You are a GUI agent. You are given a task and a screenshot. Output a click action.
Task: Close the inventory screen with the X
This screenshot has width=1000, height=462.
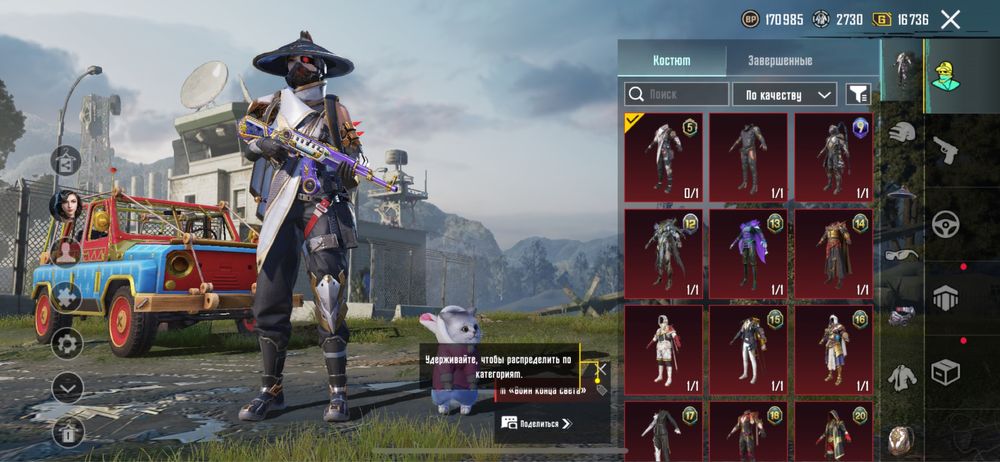[x=951, y=19]
